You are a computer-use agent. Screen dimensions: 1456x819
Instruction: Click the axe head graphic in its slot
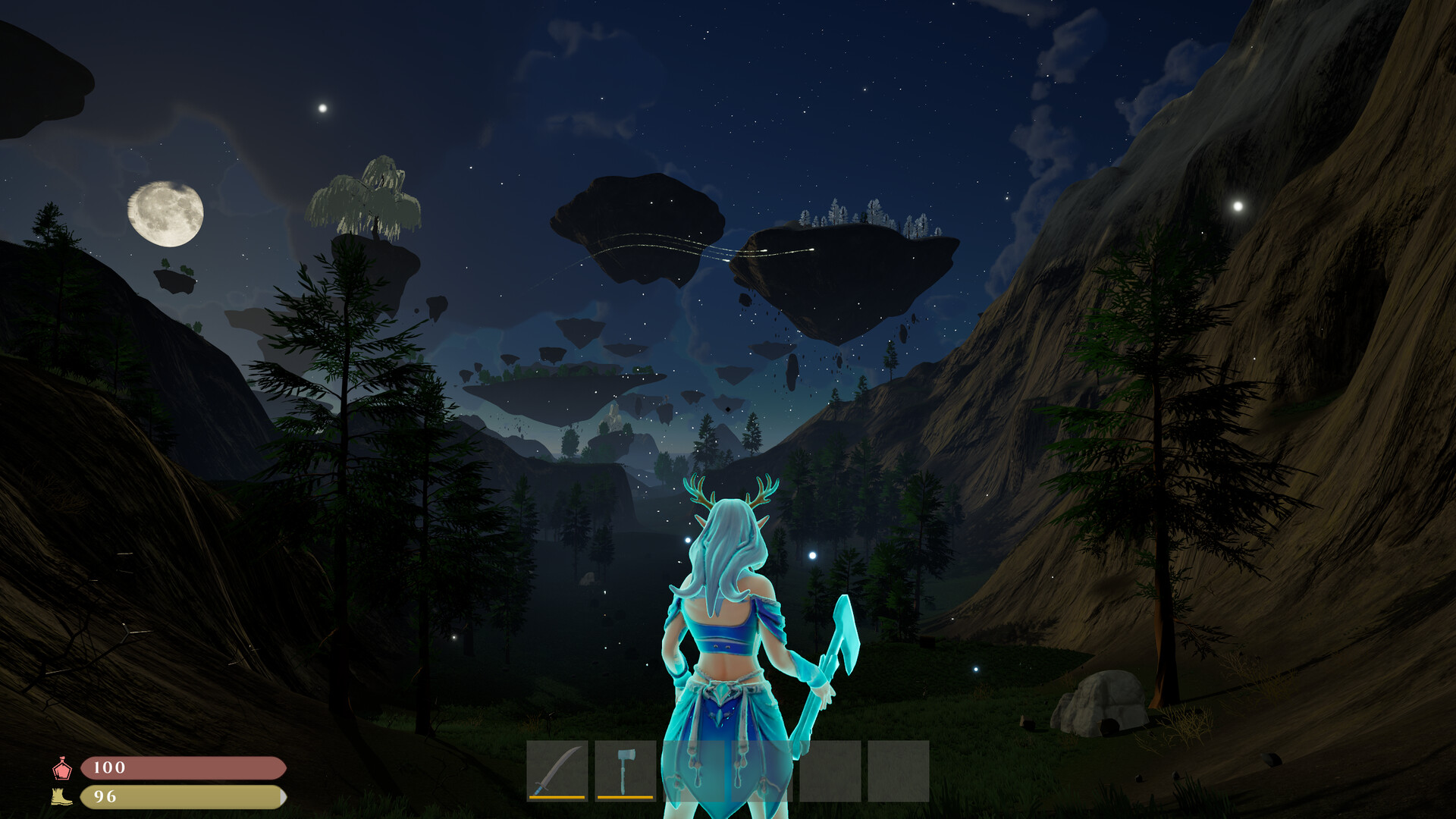coord(626,755)
